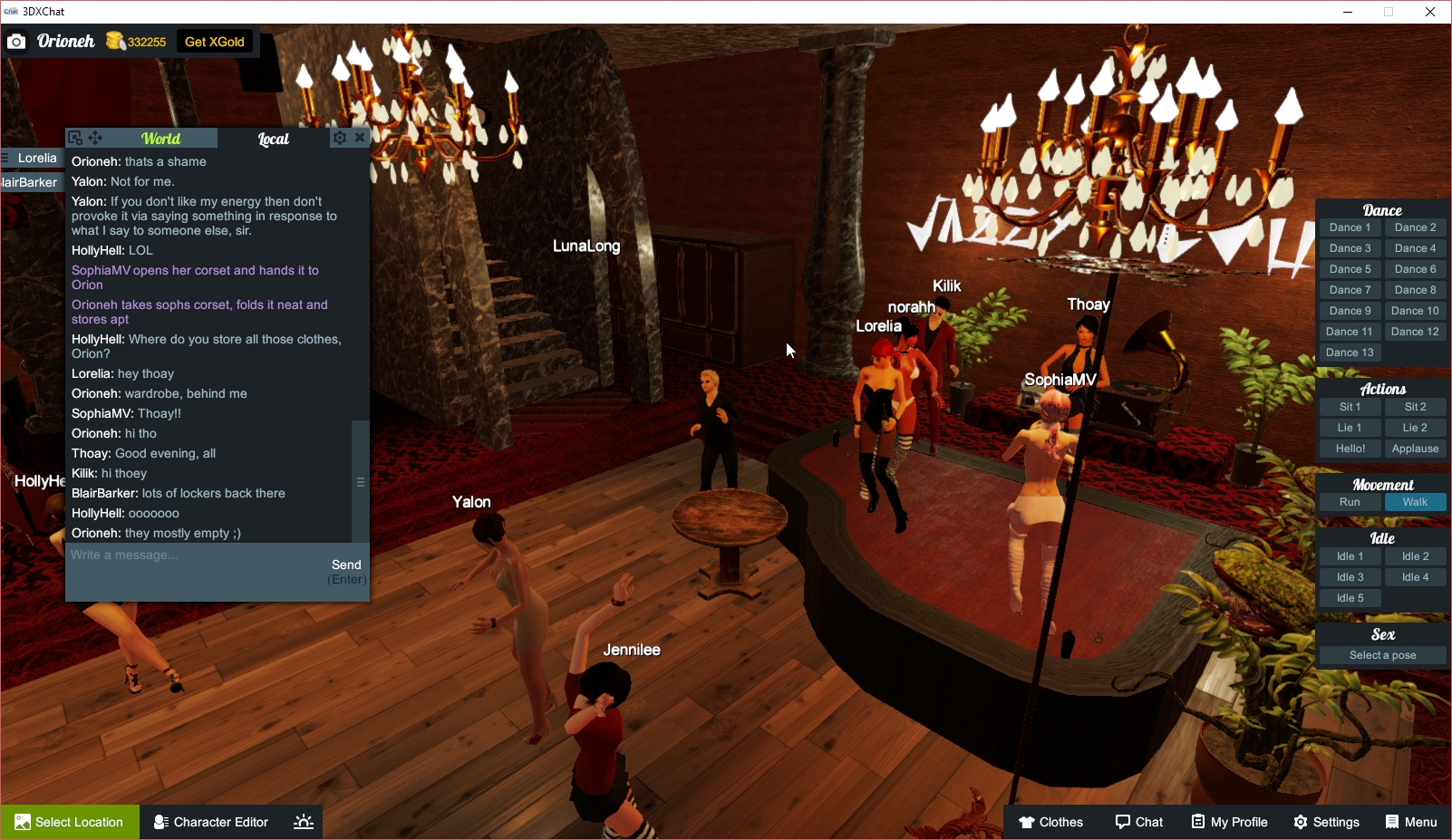The image size is (1452, 840).
Task: Open the Clothes panel
Action: (x=1050, y=822)
